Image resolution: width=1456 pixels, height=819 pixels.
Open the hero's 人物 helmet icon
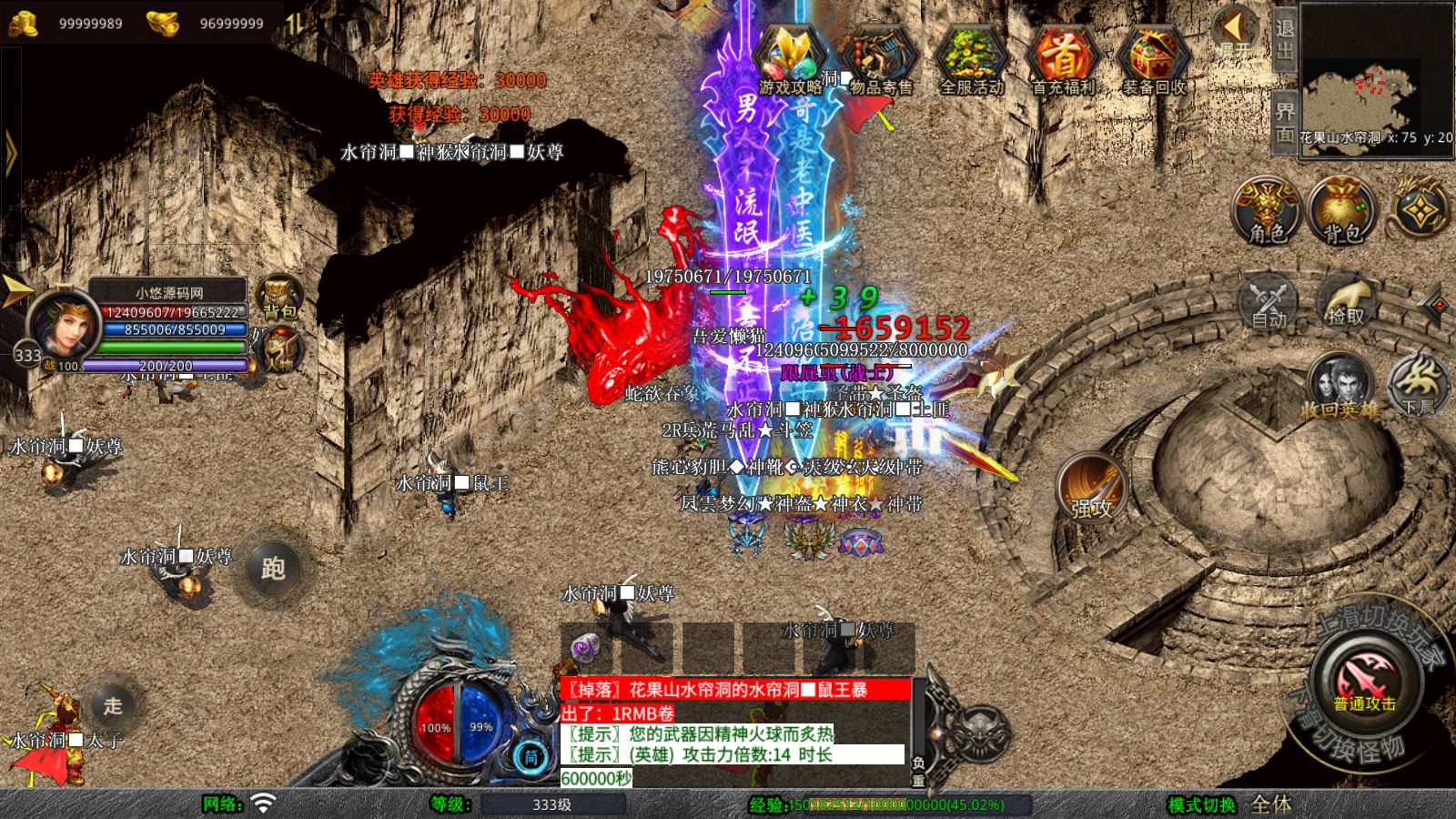click(282, 349)
